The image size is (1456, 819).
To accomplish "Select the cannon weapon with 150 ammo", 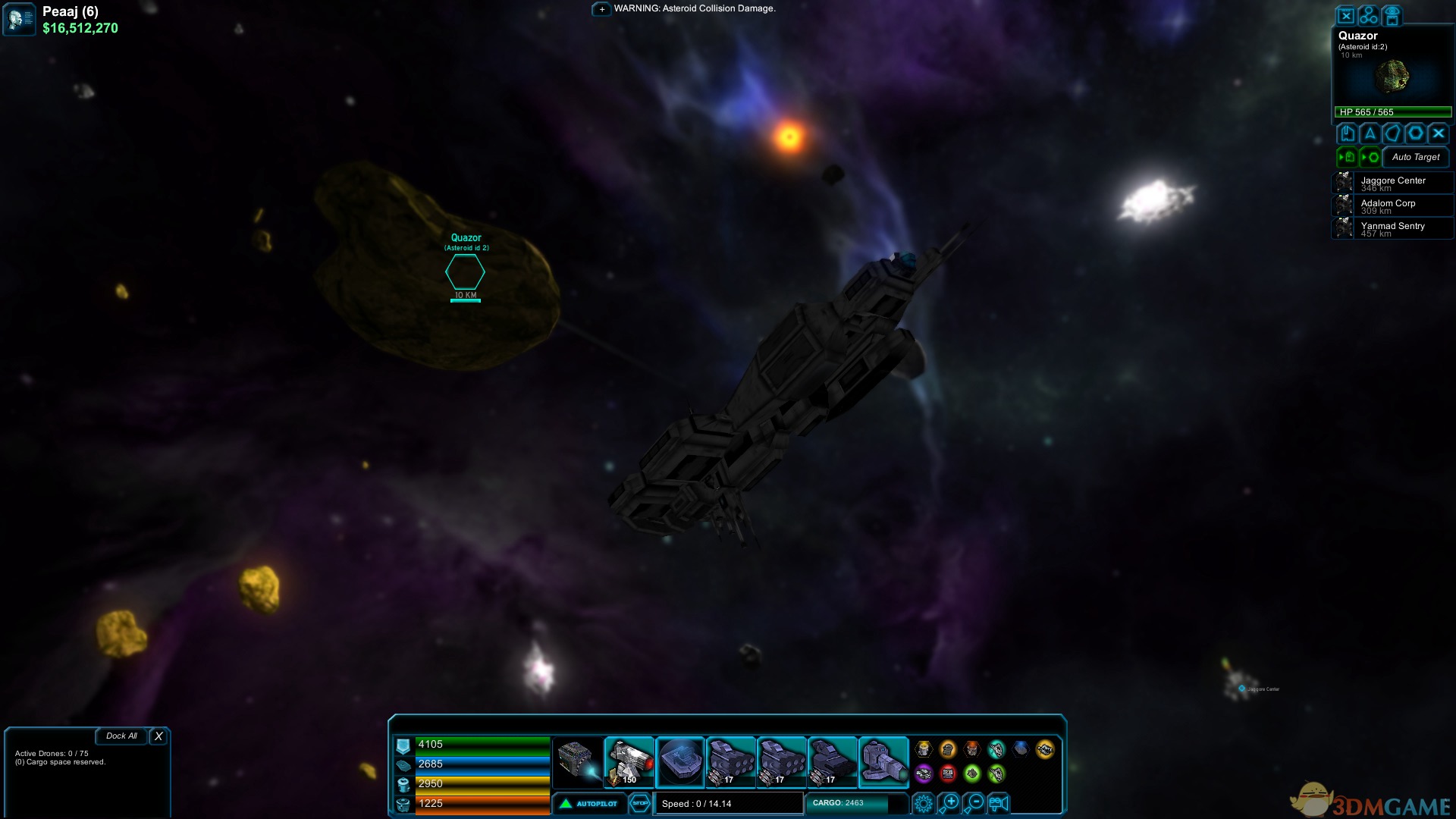I will pos(629,761).
